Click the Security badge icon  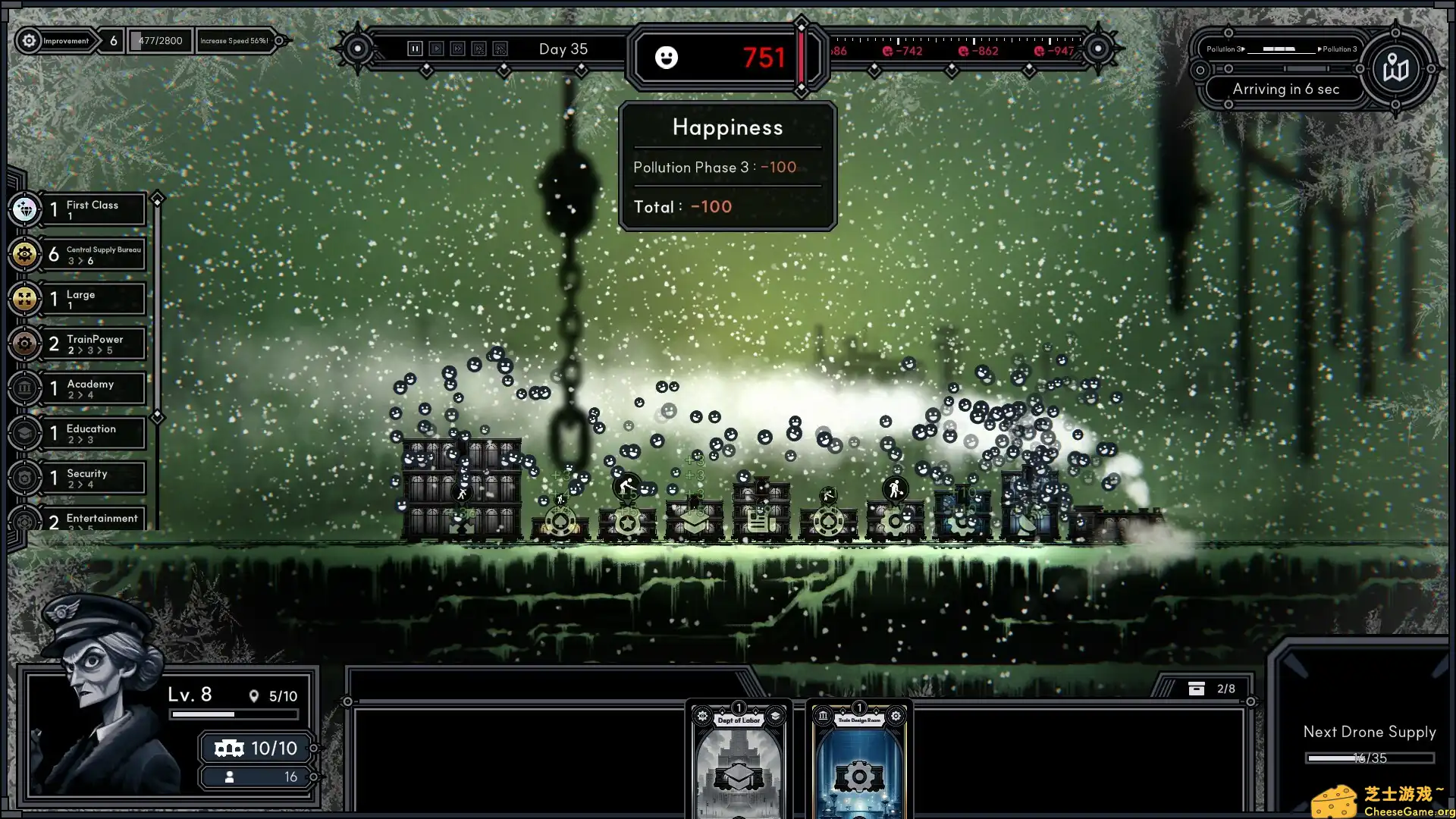coord(25,478)
